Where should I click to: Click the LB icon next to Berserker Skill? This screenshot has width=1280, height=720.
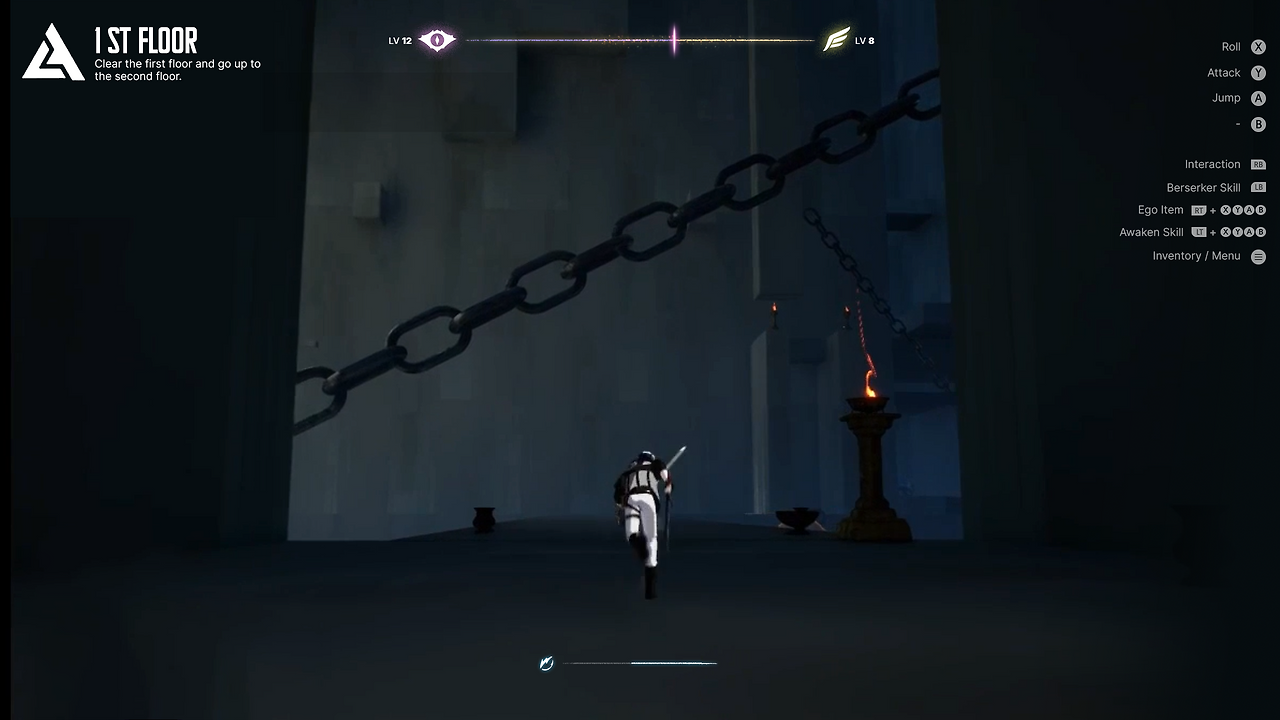coord(1258,187)
